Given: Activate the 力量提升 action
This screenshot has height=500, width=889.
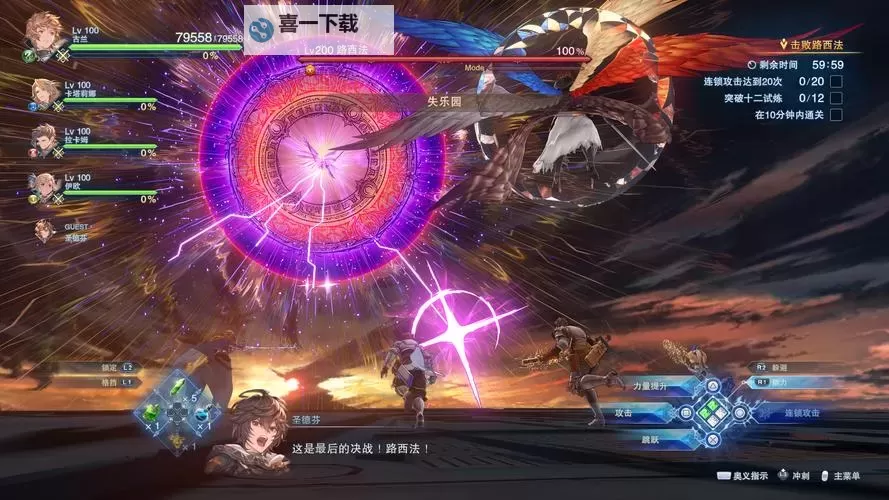Looking at the screenshot, I should [648, 385].
